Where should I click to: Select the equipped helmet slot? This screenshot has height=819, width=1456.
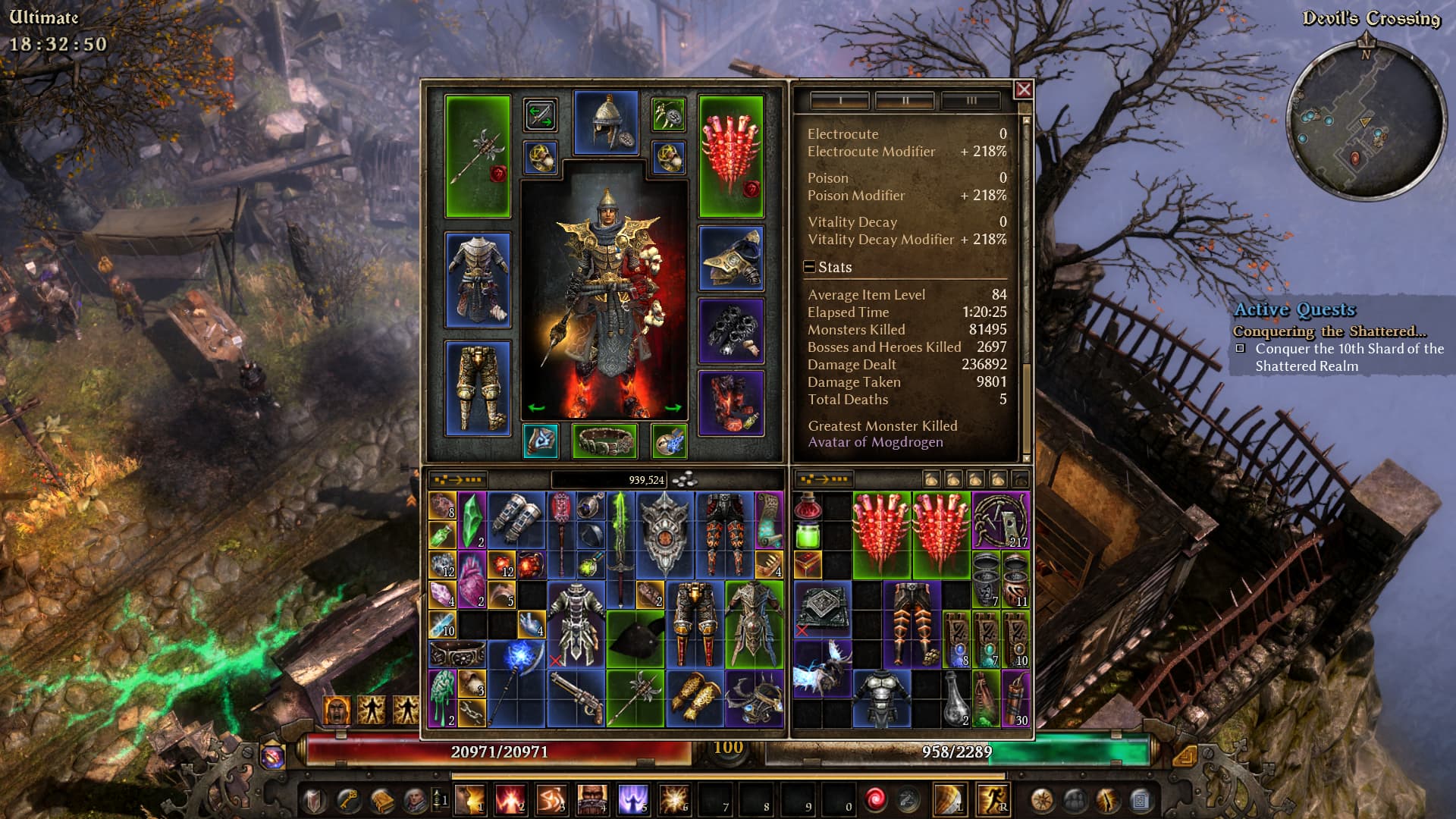(606, 122)
